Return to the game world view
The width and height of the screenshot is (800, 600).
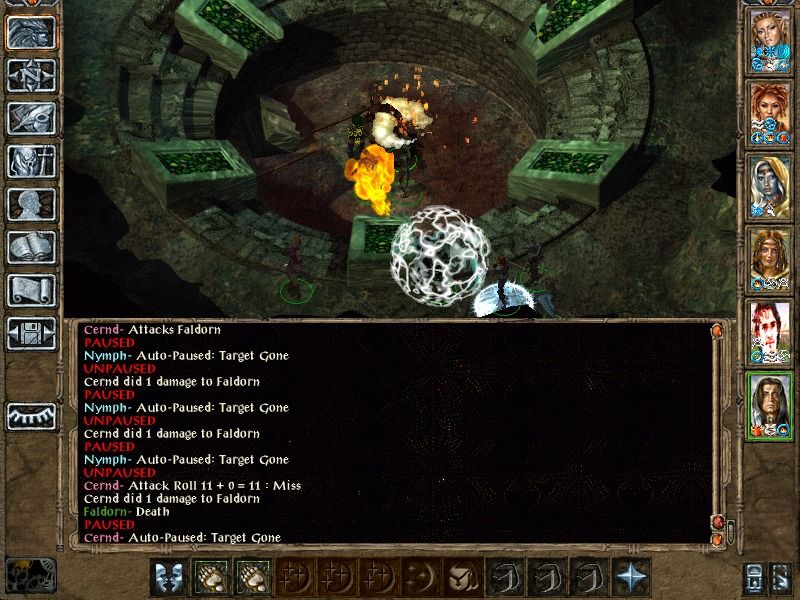[31, 33]
